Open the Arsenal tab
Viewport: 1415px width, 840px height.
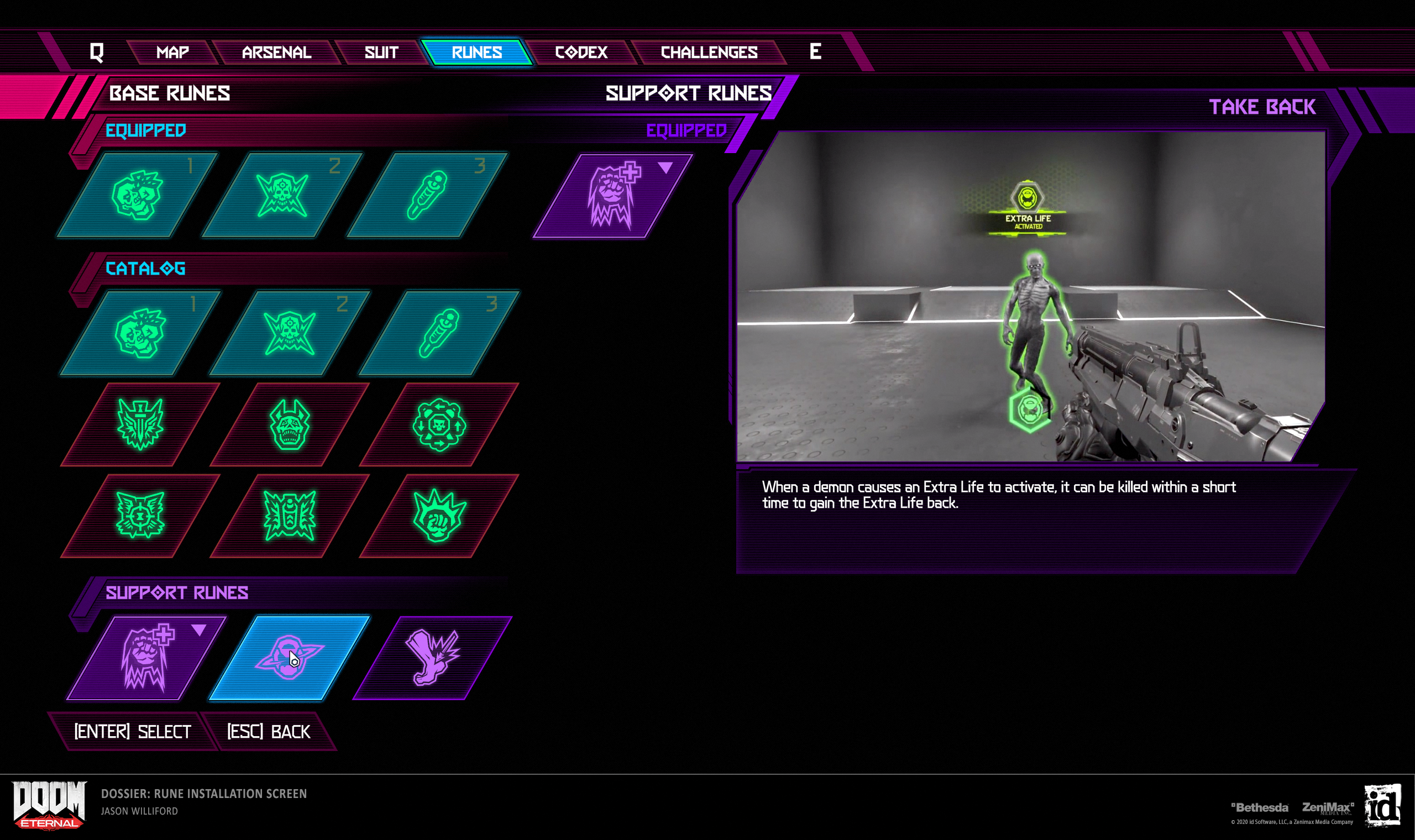pyautogui.click(x=276, y=53)
